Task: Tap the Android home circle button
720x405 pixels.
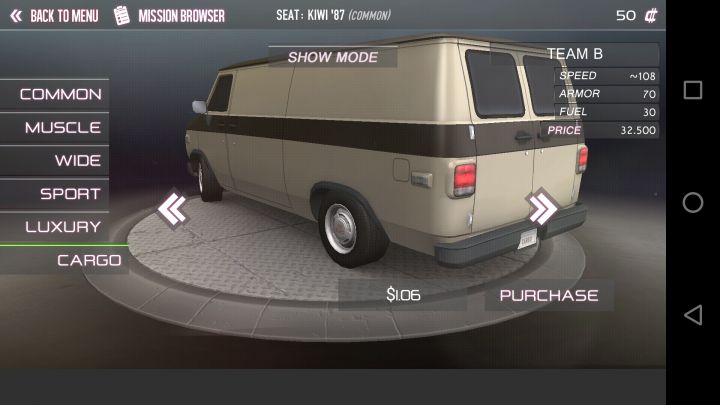Action: [692, 203]
